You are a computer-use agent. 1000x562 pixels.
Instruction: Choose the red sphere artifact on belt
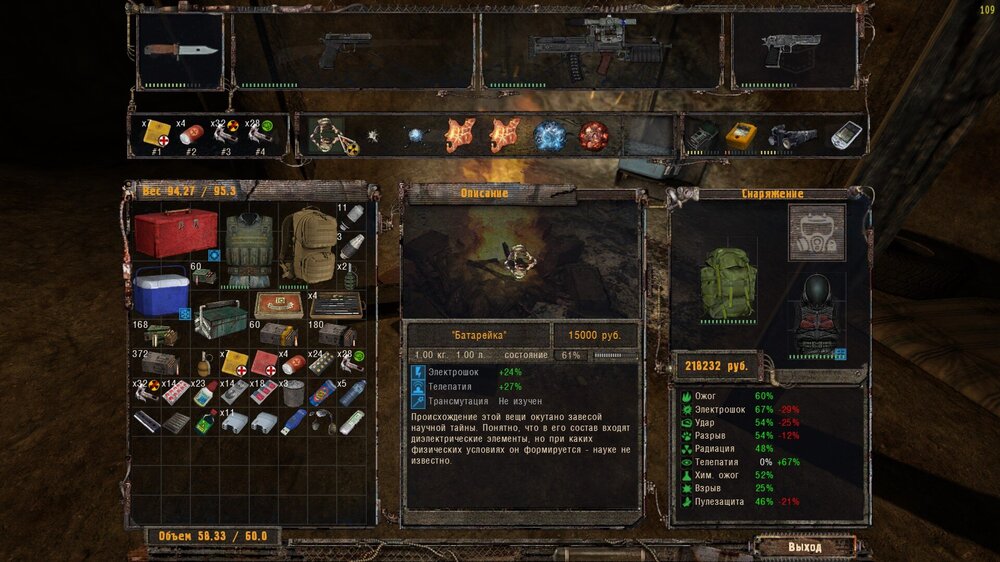594,136
